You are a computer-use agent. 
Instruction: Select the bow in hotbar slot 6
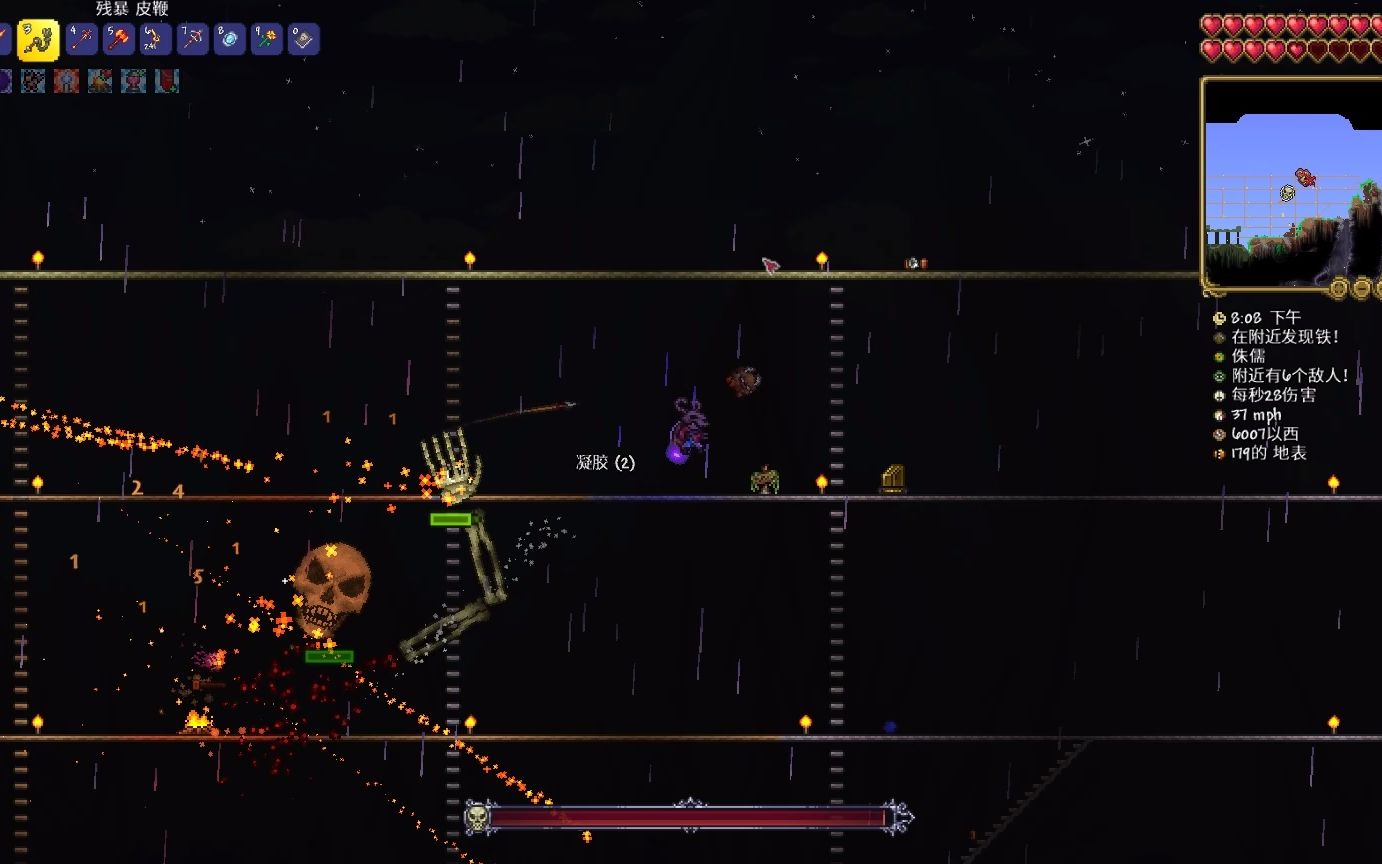pyautogui.click(x=156, y=39)
